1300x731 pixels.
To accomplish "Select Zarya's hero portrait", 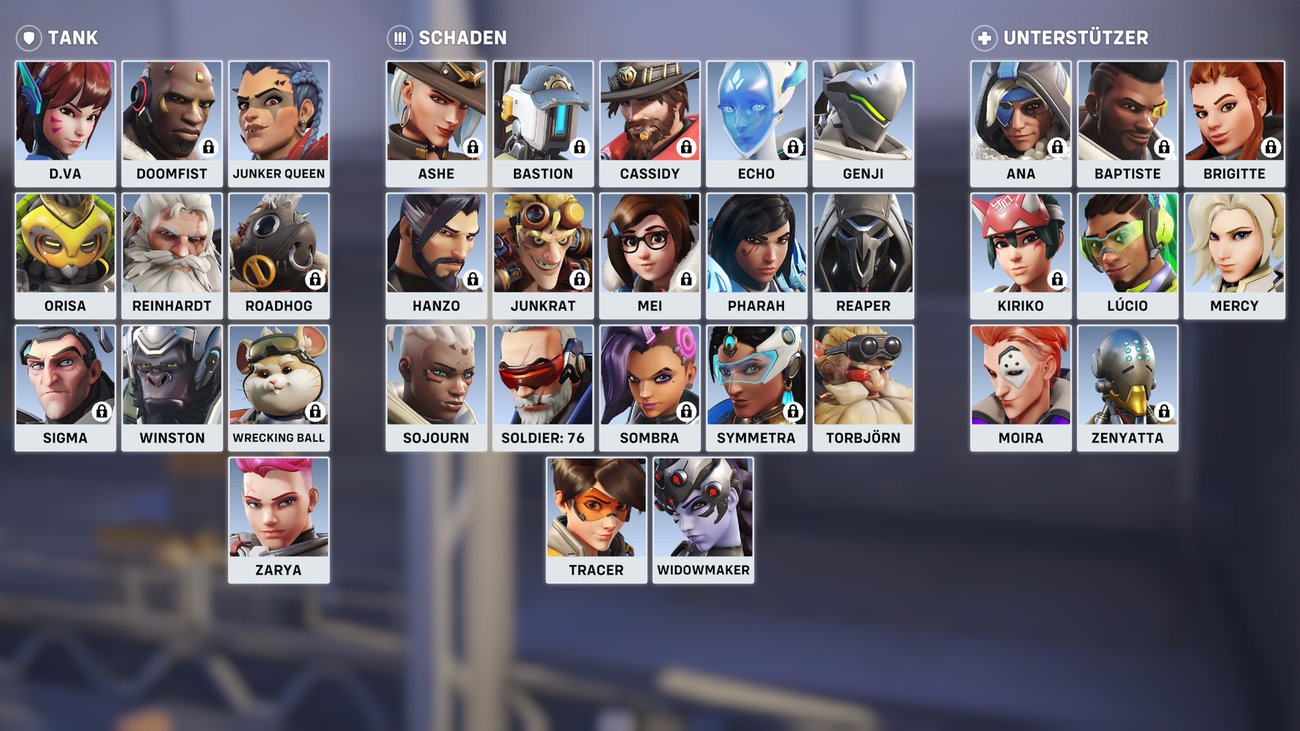I will click(279, 508).
